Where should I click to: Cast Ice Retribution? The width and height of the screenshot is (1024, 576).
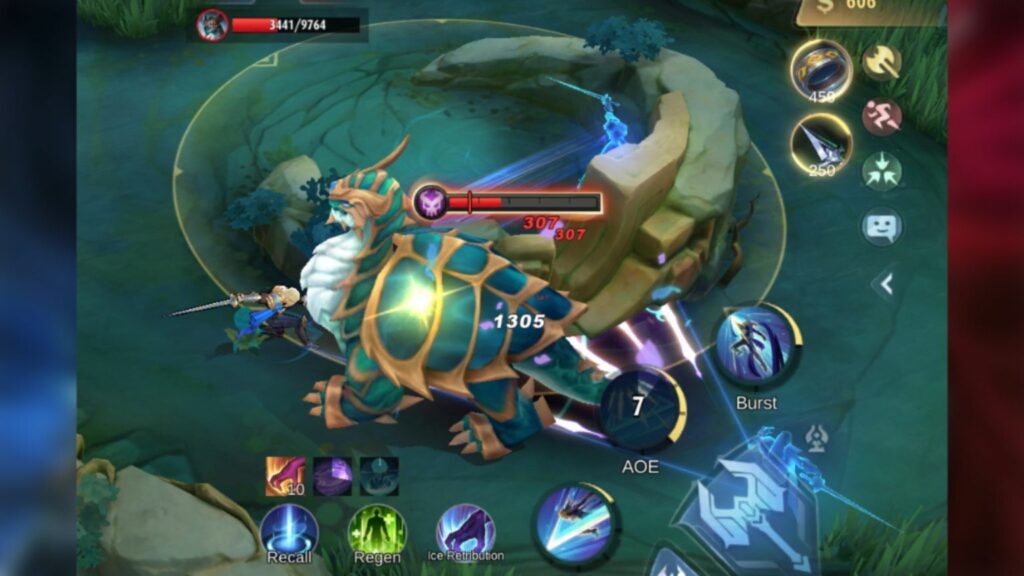(465, 529)
